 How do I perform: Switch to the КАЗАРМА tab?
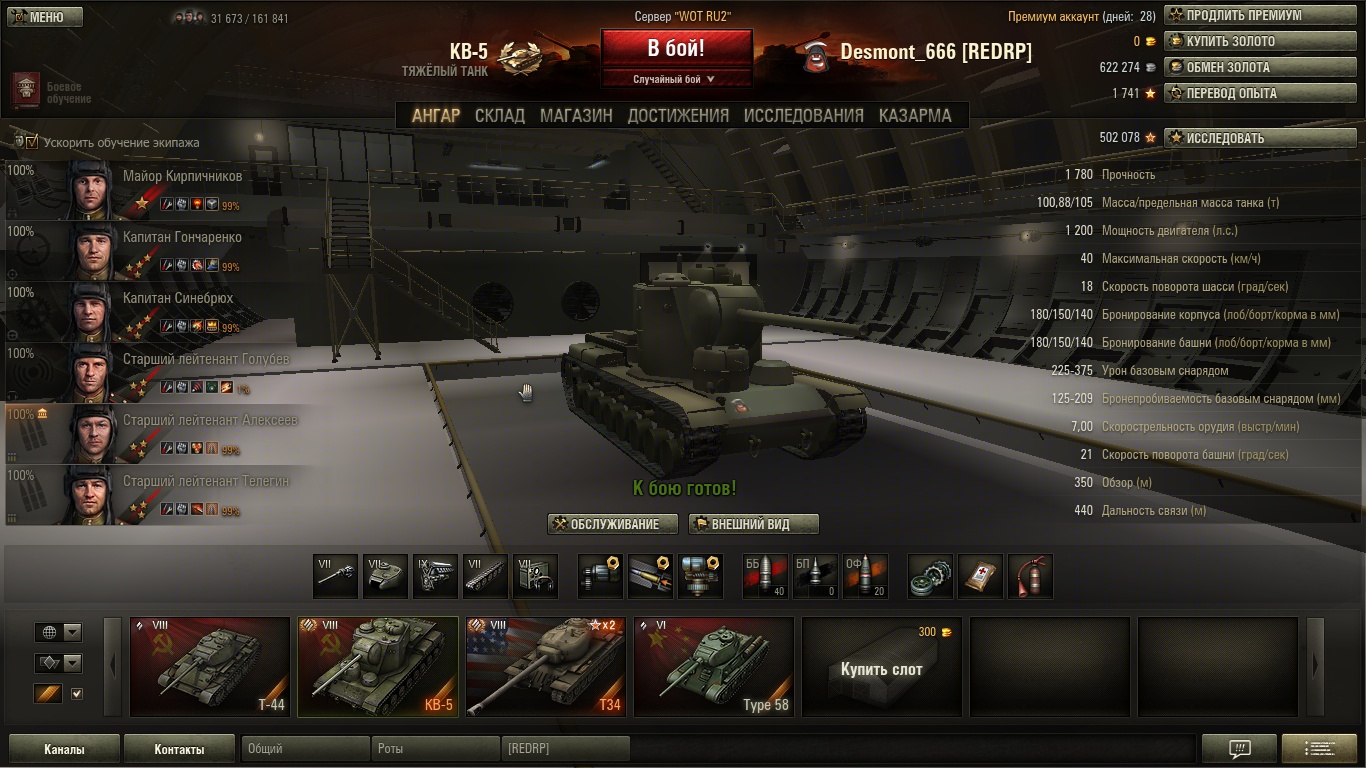(x=915, y=115)
